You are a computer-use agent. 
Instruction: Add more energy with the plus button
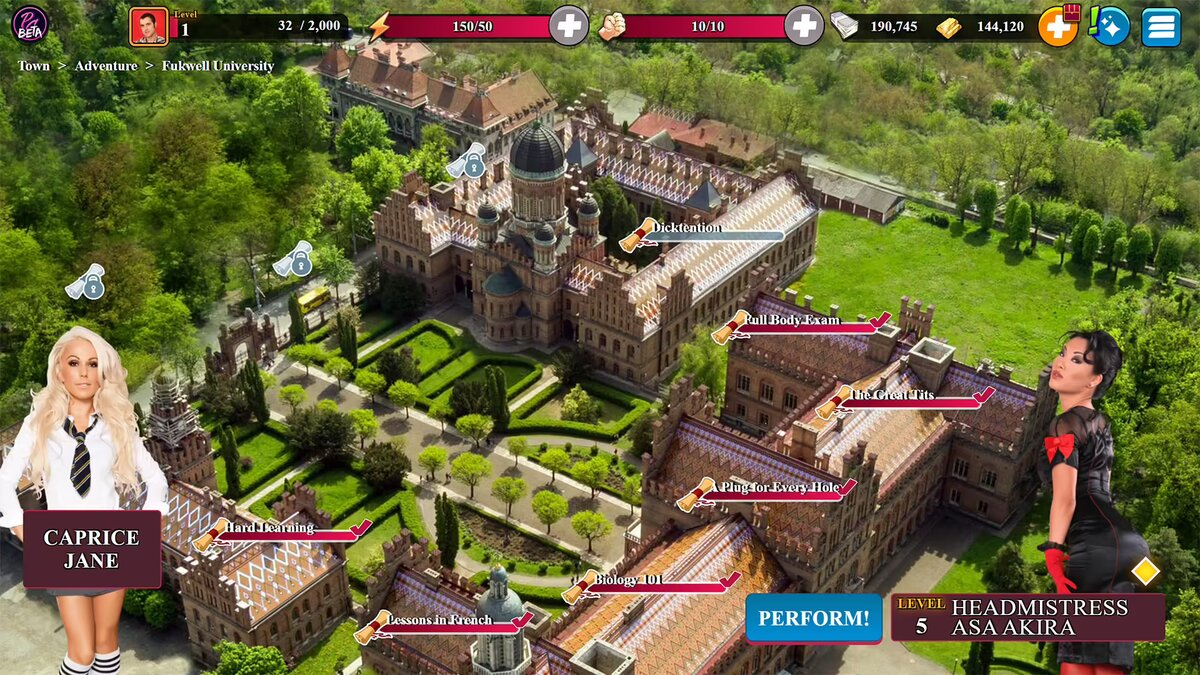(569, 26)
